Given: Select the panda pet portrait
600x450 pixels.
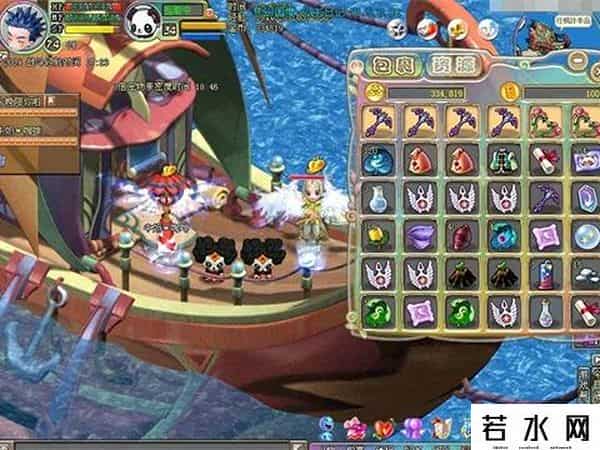Looking at the screenshot, I should click(140, 19).
